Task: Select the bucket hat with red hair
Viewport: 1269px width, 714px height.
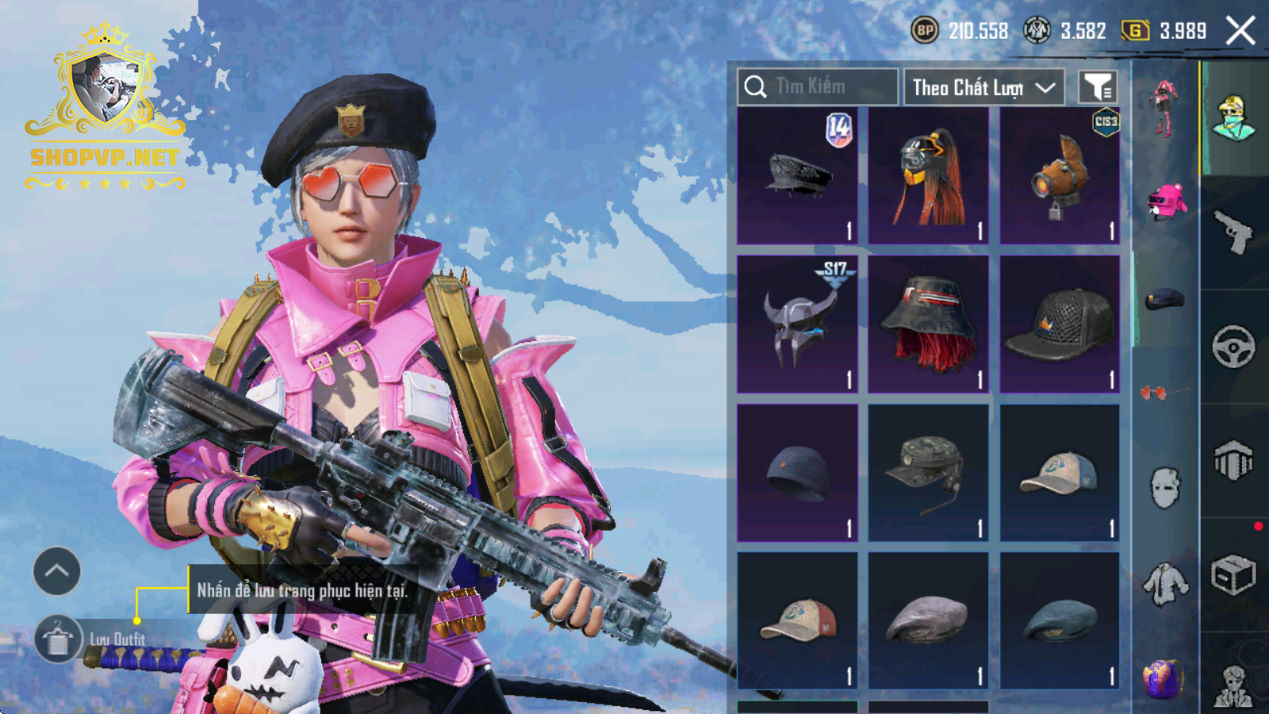Action: click(x=928, y=324)
